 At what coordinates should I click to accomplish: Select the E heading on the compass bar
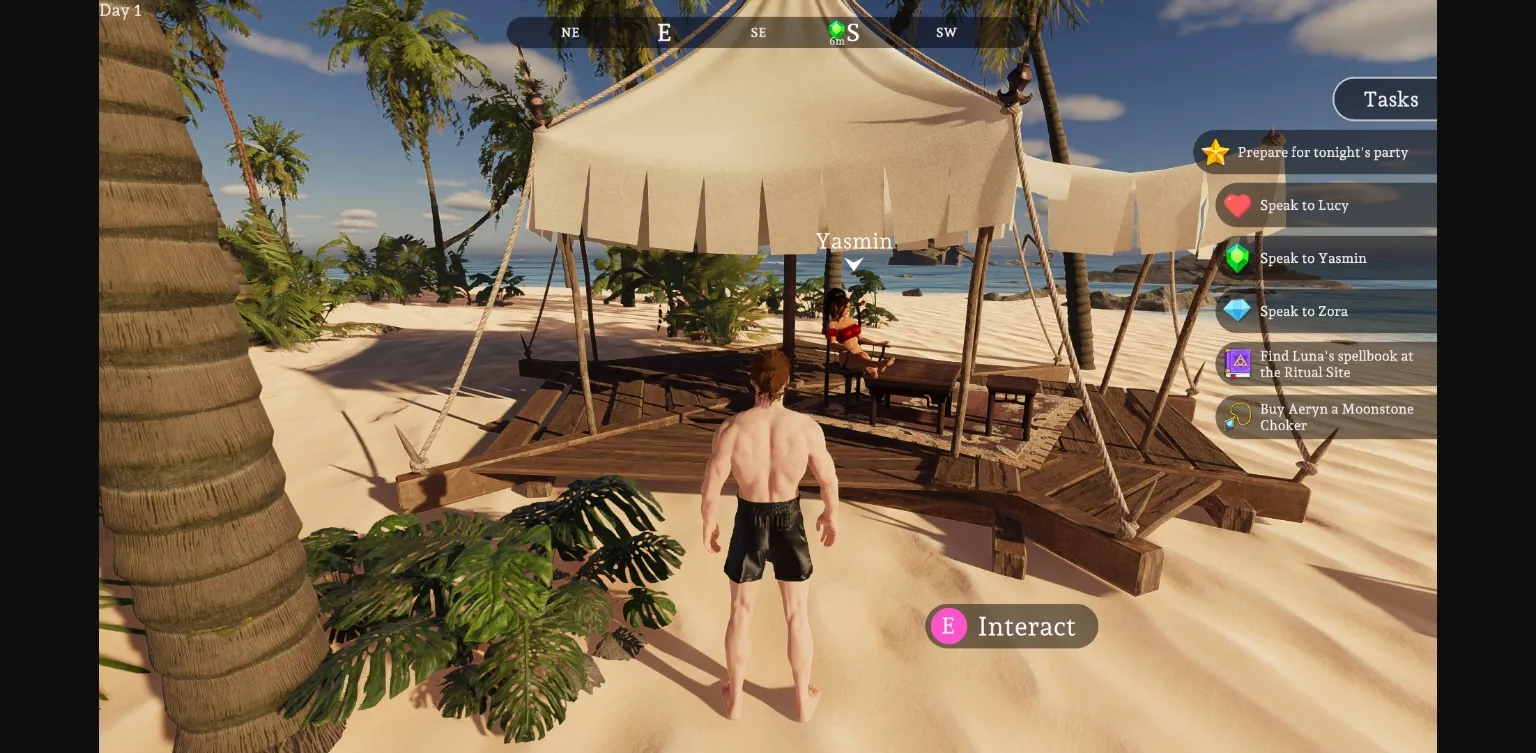(664, 31)
